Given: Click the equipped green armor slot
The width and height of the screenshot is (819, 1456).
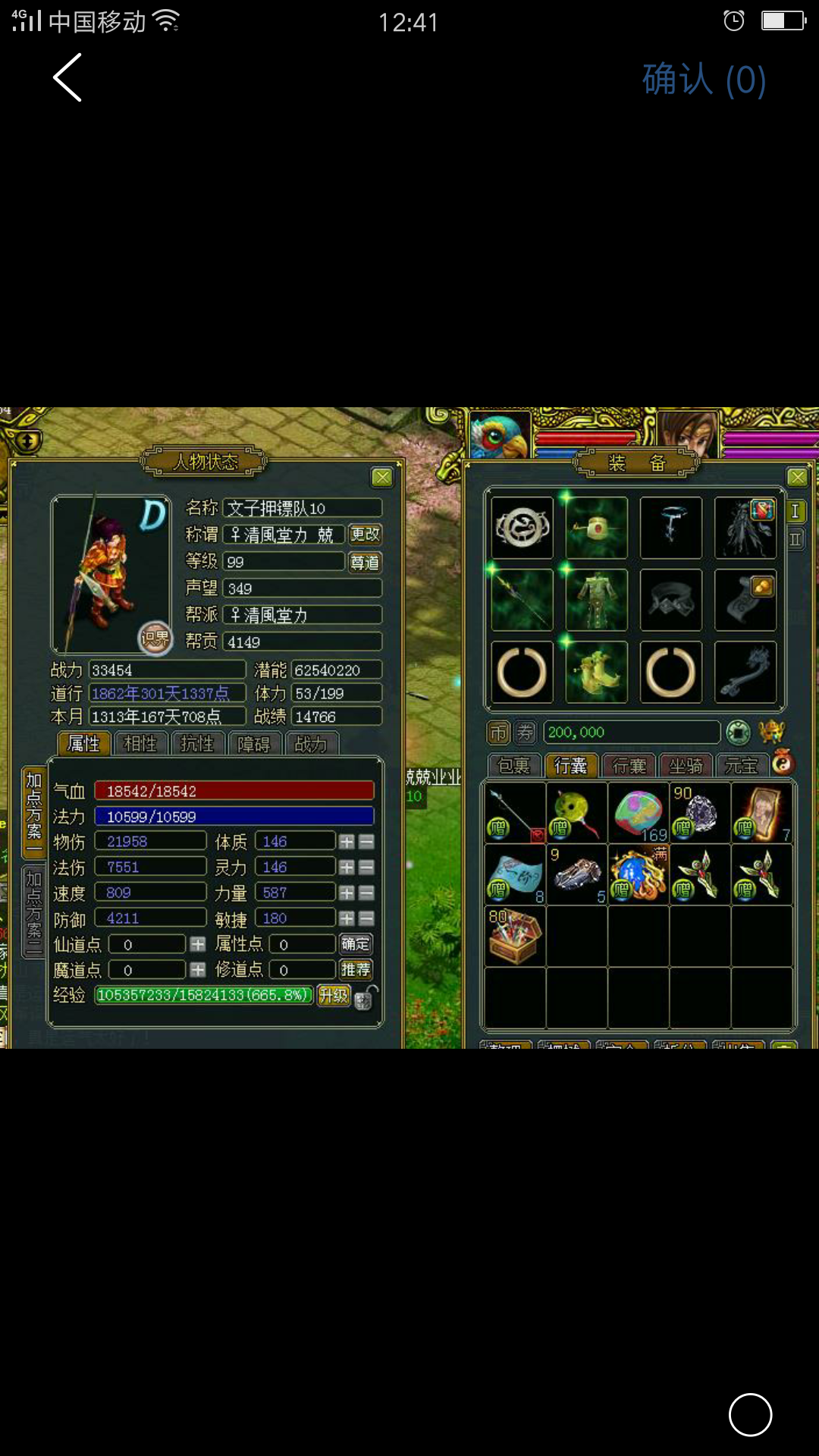Looking at the screenshot, I should [x=597, y=600].
